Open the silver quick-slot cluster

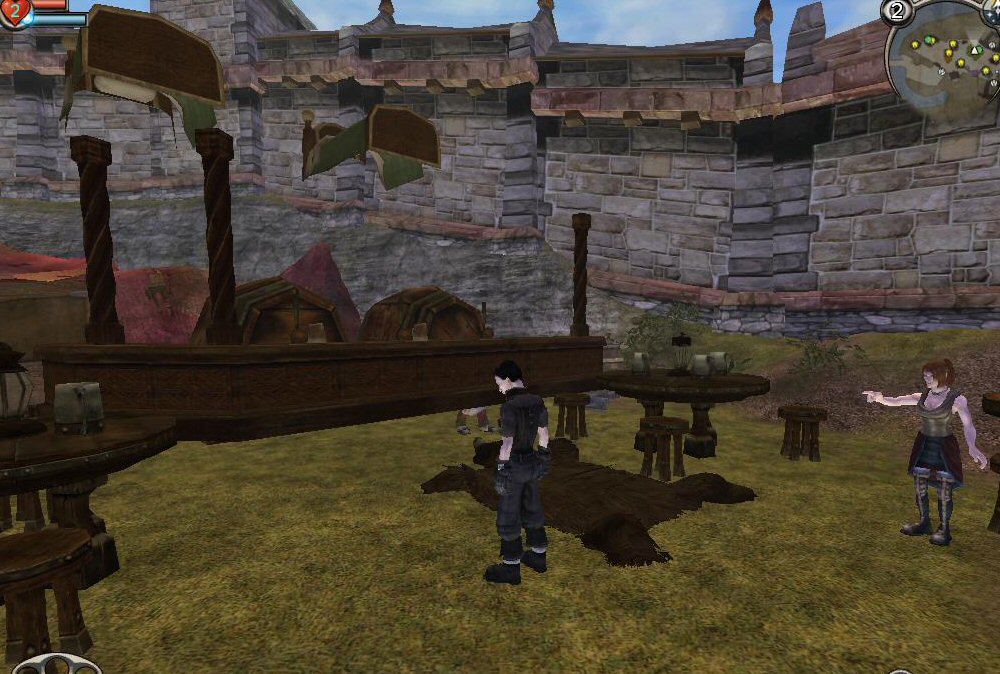click(56, 664)
